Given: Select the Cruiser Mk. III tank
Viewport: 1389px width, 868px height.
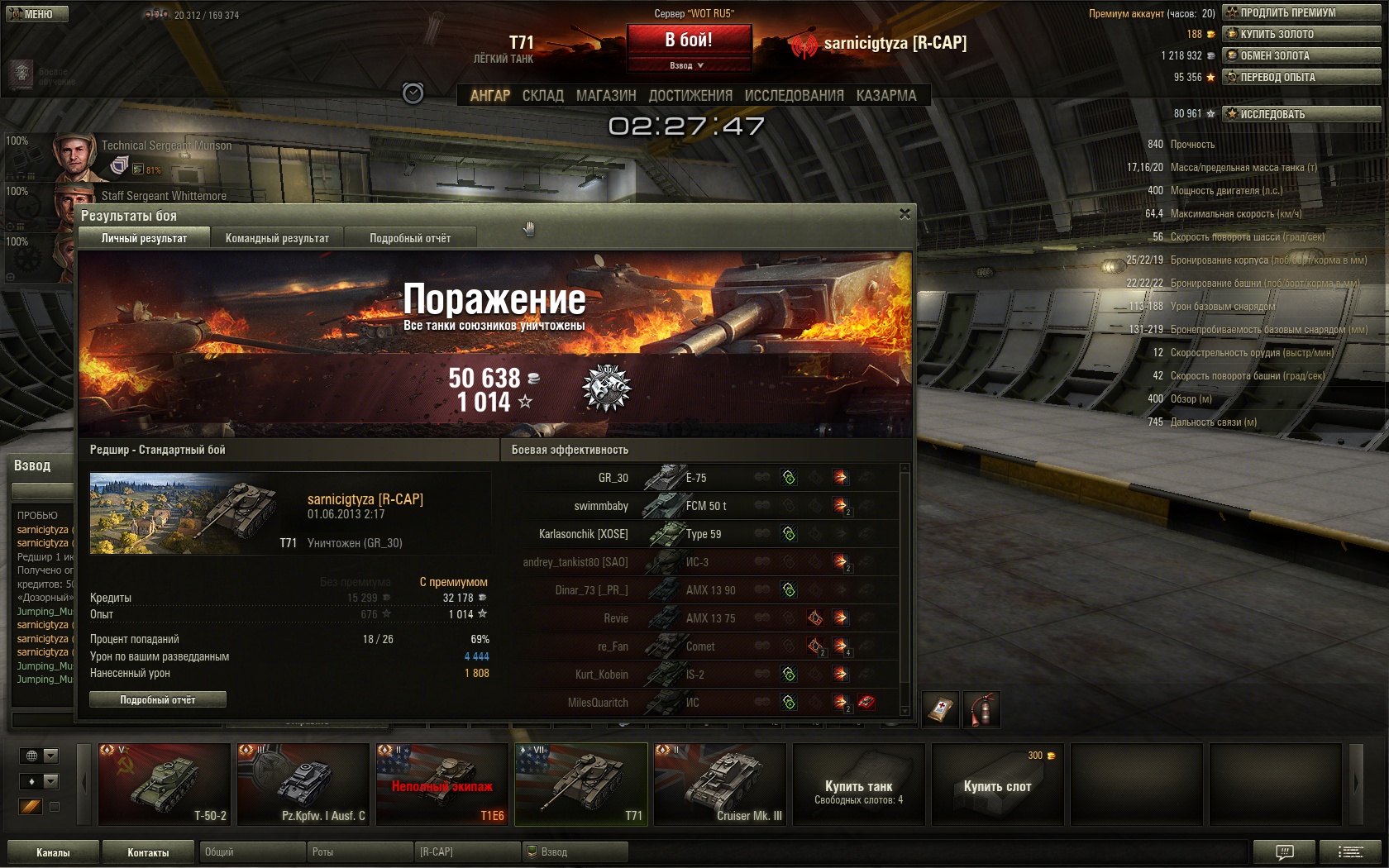Looking at the screenshot, I should [x=720, y=784].
